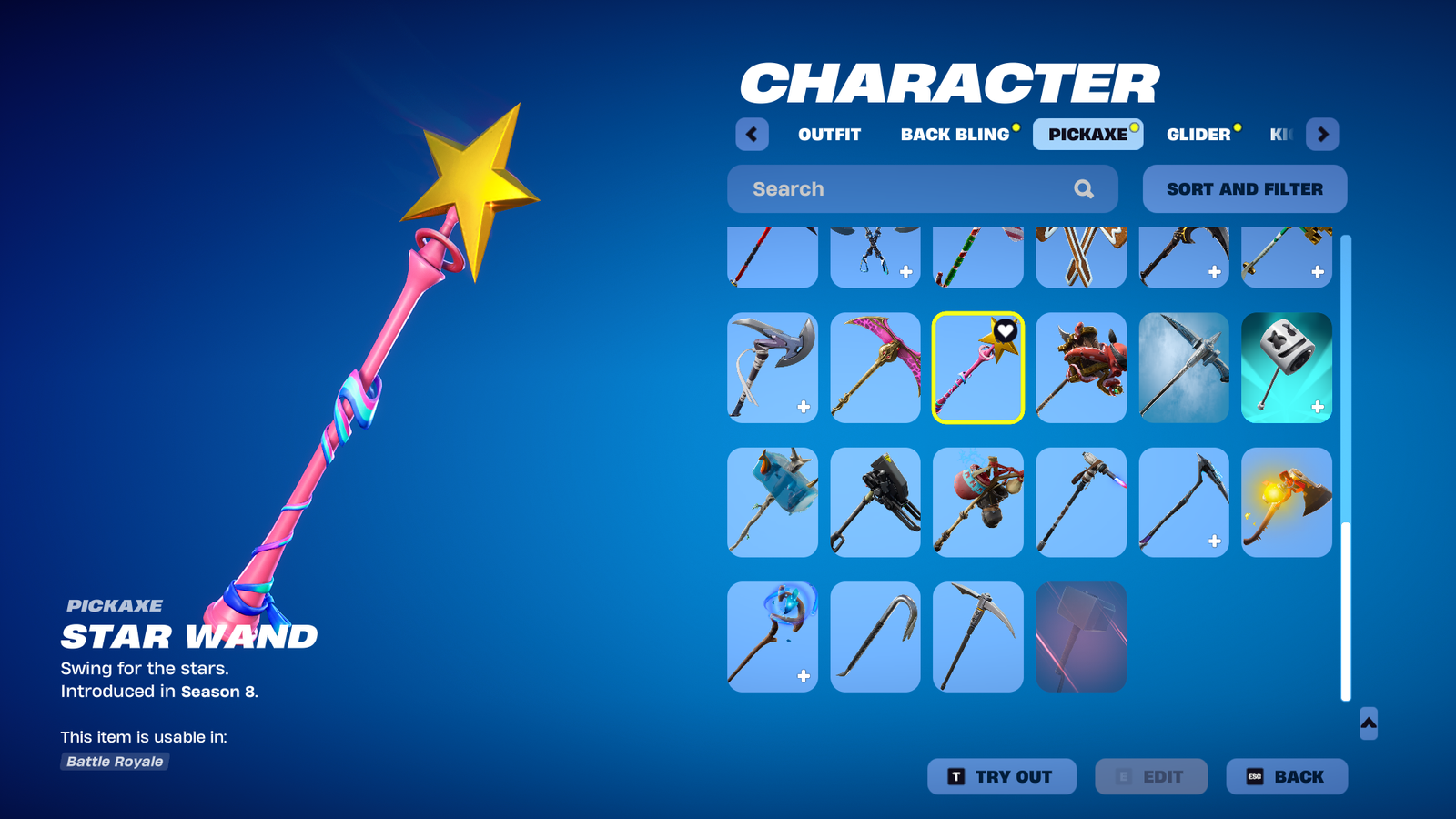Select the pink and gold scythe pickaxe
The height and width of the screenshot is (819, 1456).
[875, 368]
